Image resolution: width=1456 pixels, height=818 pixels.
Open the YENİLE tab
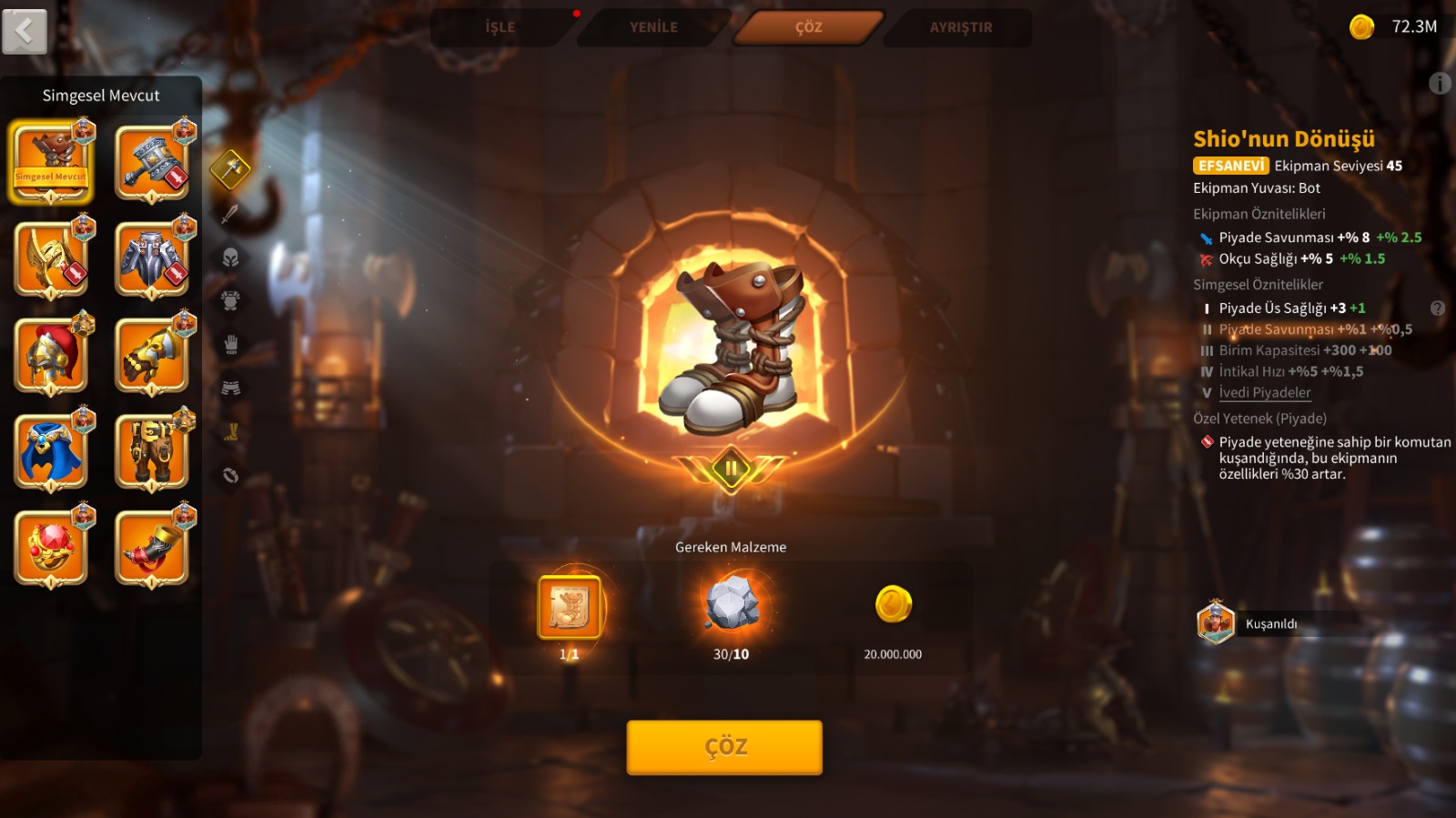tap(653, 27)
